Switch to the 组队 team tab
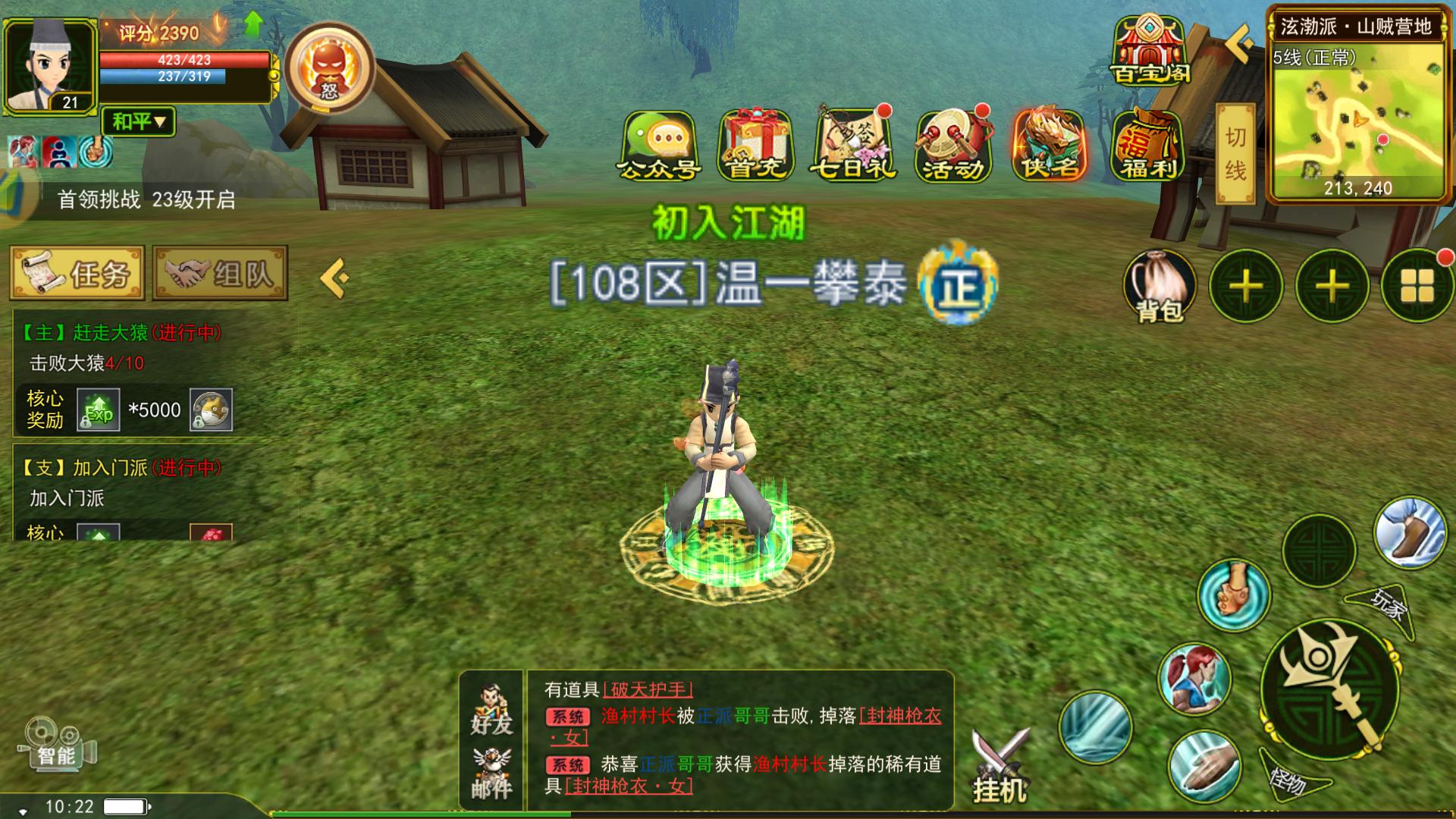Image resolution: width=1456 pixels, height=819 pixels. 220,273
